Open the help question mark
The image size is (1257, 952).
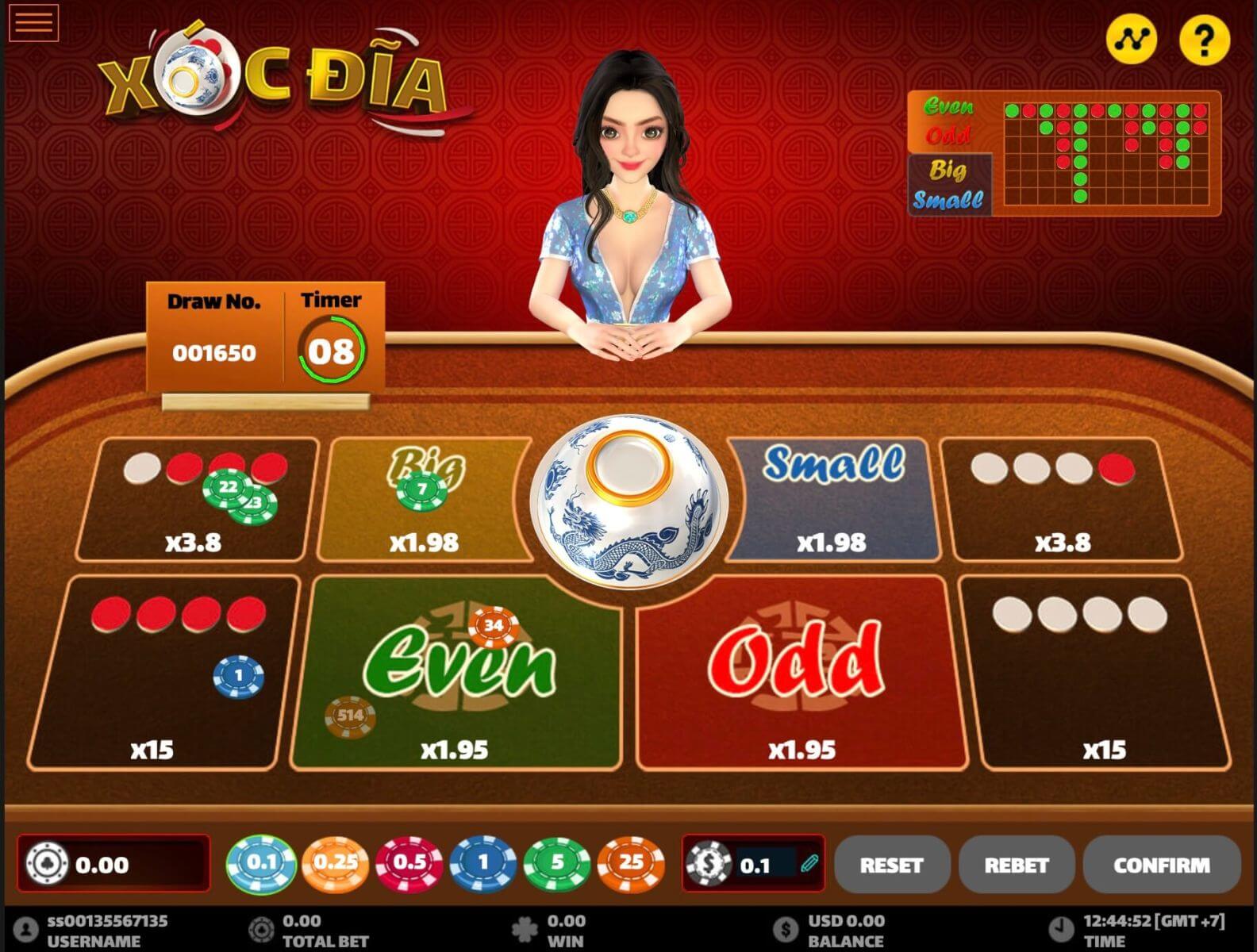1204,40
